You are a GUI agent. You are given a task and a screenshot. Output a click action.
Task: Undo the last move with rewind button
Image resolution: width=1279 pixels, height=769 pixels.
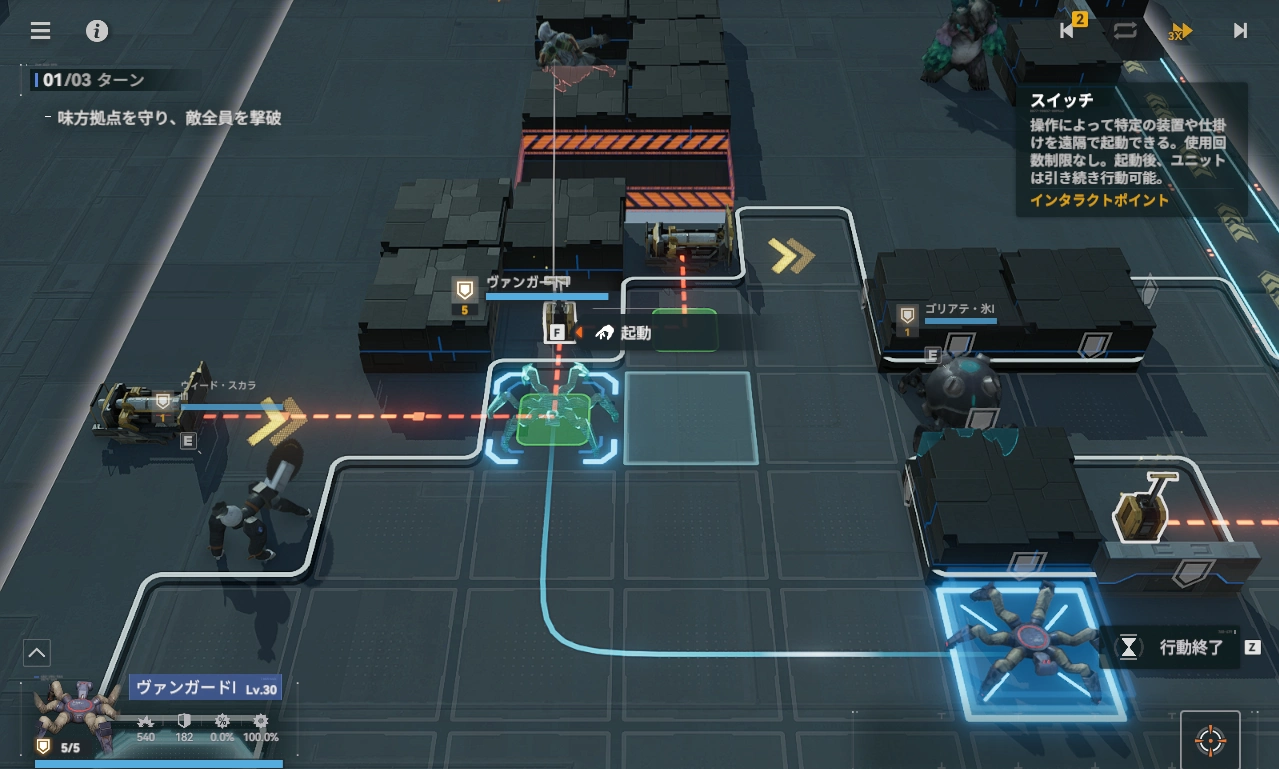[x=1068, y=30]
